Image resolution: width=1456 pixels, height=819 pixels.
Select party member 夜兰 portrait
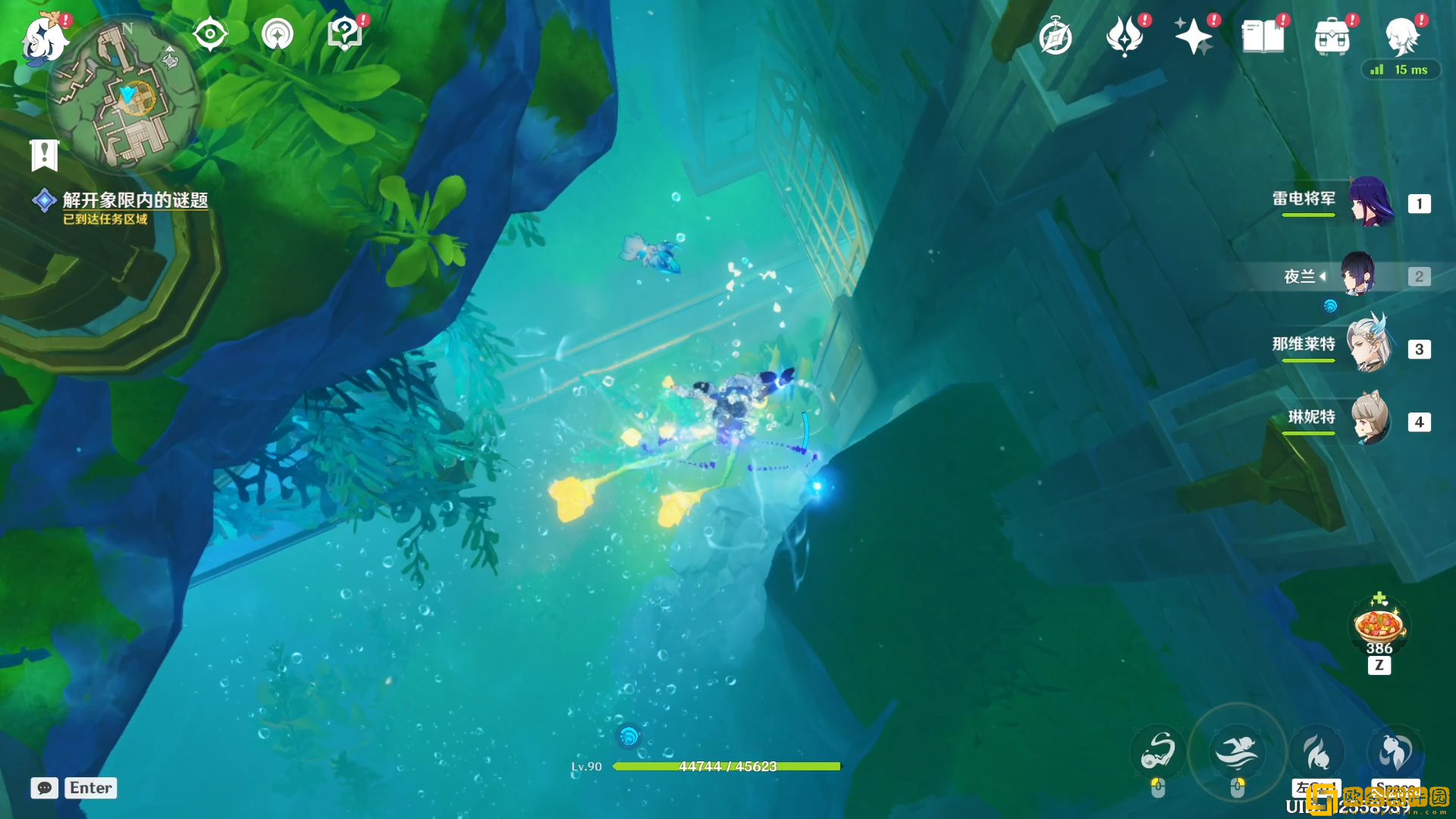point(1358,275)
